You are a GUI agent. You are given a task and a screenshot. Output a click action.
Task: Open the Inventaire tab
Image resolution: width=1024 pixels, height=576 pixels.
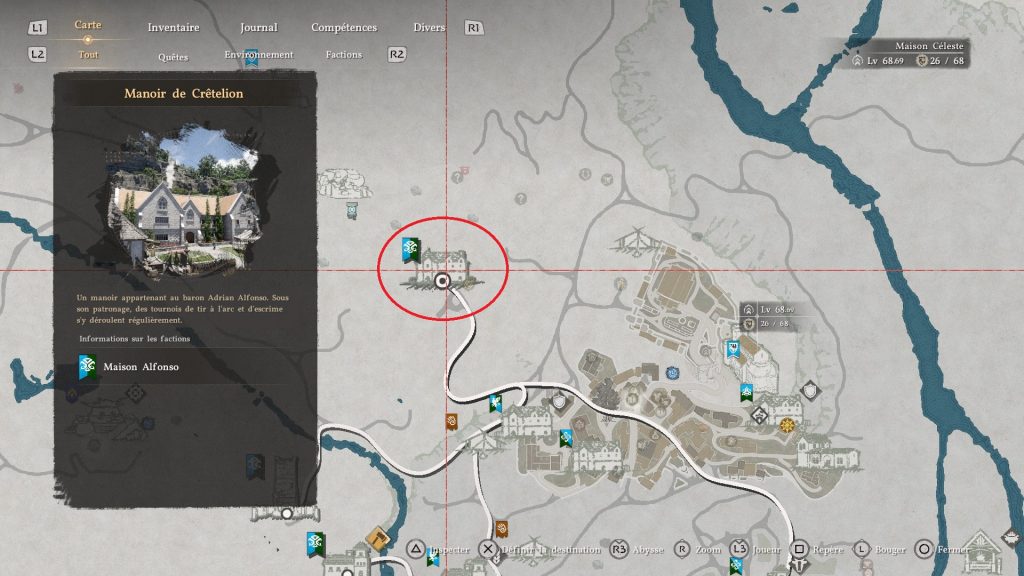tap(173, 28)
